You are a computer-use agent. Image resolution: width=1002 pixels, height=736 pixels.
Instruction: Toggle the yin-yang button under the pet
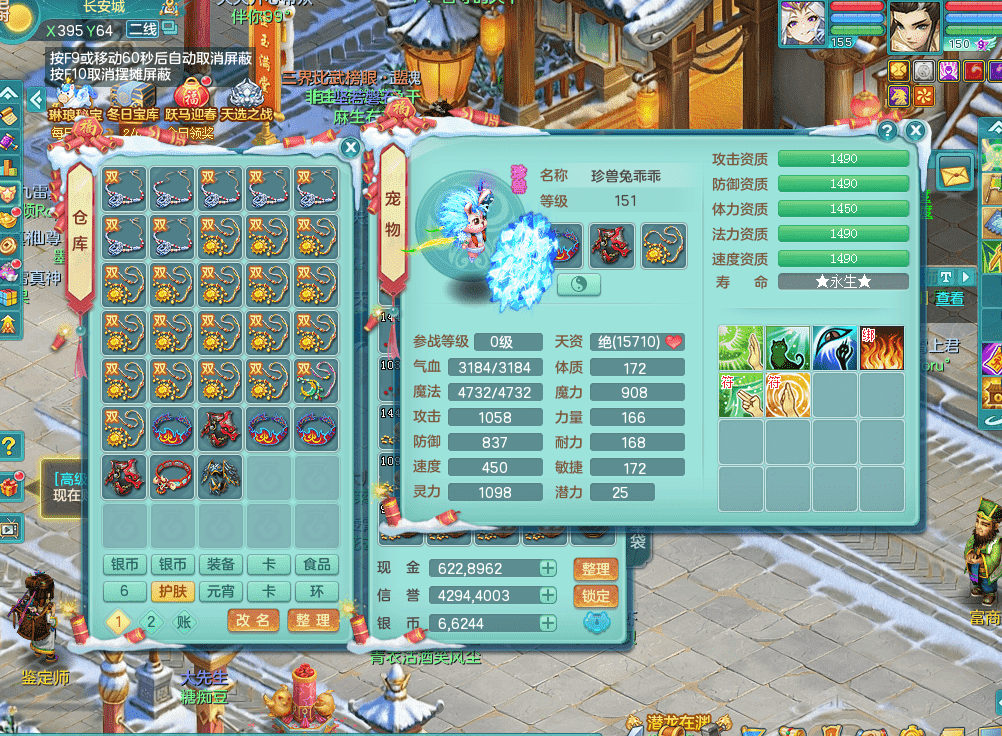(579, 284)
